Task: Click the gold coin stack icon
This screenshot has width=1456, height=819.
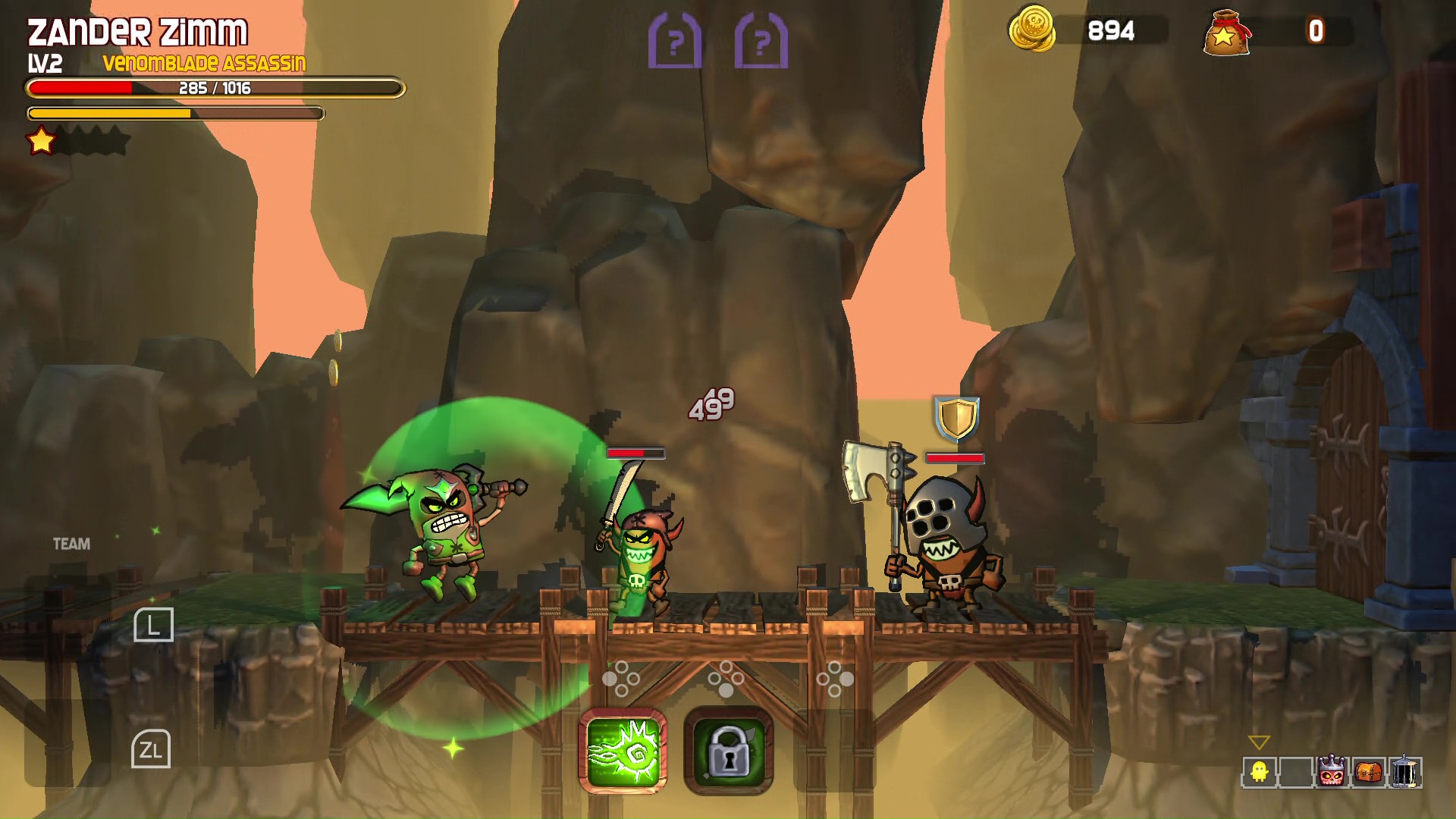Action: pos(1032,29)
